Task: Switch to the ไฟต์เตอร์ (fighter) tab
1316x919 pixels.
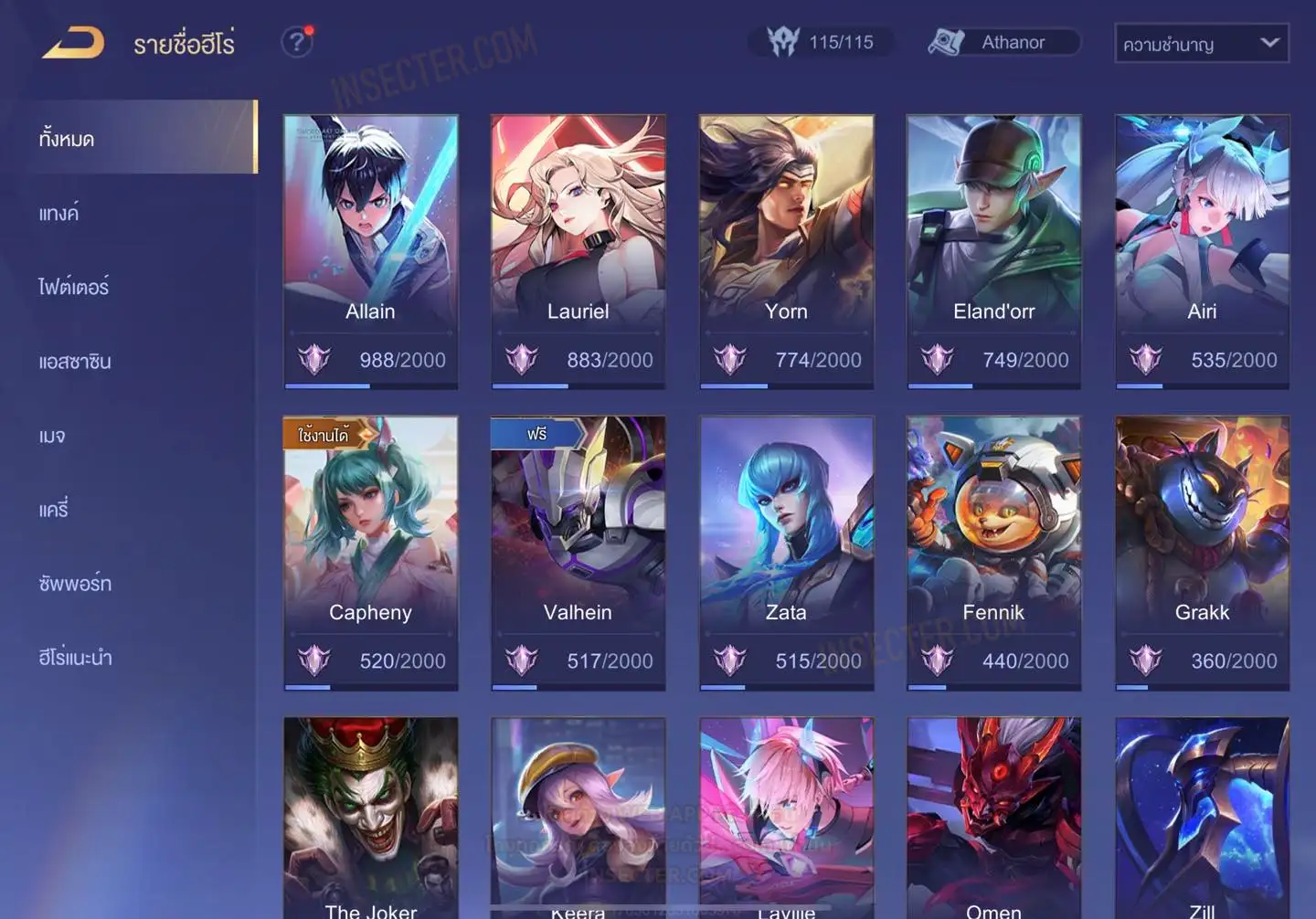Action: (x=74, y=288)
